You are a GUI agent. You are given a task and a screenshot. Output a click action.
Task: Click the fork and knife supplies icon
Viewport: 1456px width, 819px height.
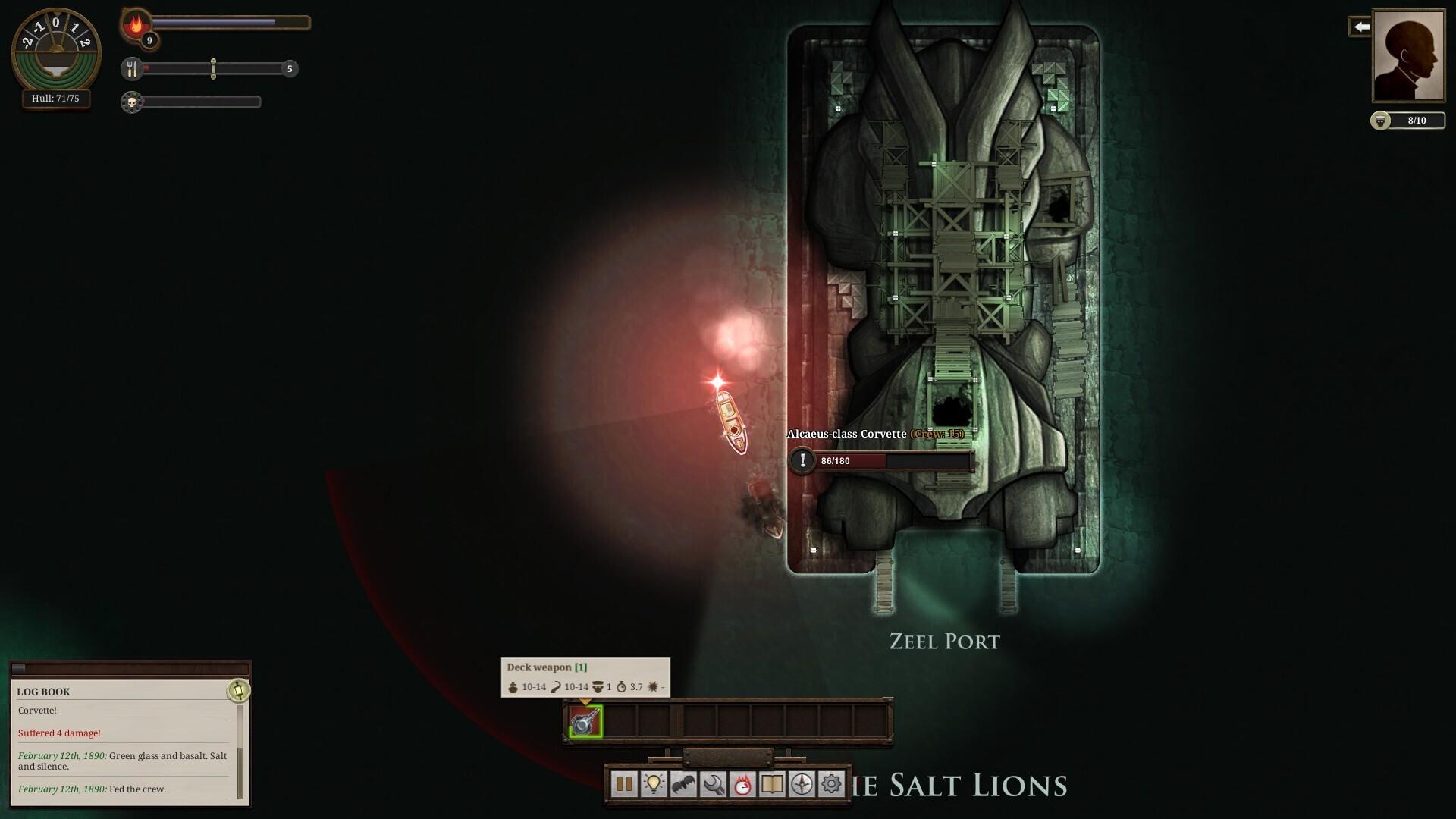point(132,69)
